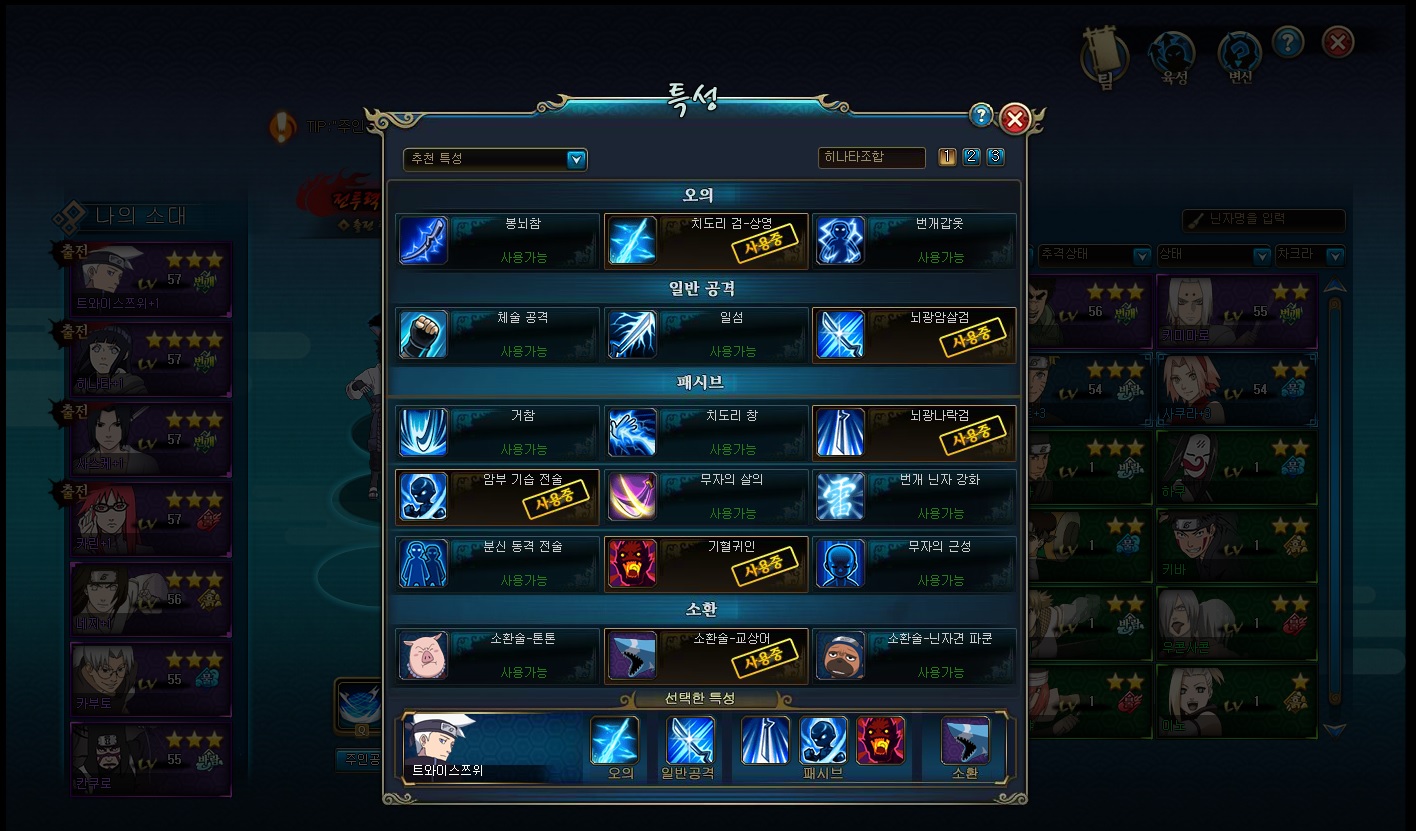The image size is (1416, 831).
Task: Switch to trait preset 3
Action: pos(995,157)
